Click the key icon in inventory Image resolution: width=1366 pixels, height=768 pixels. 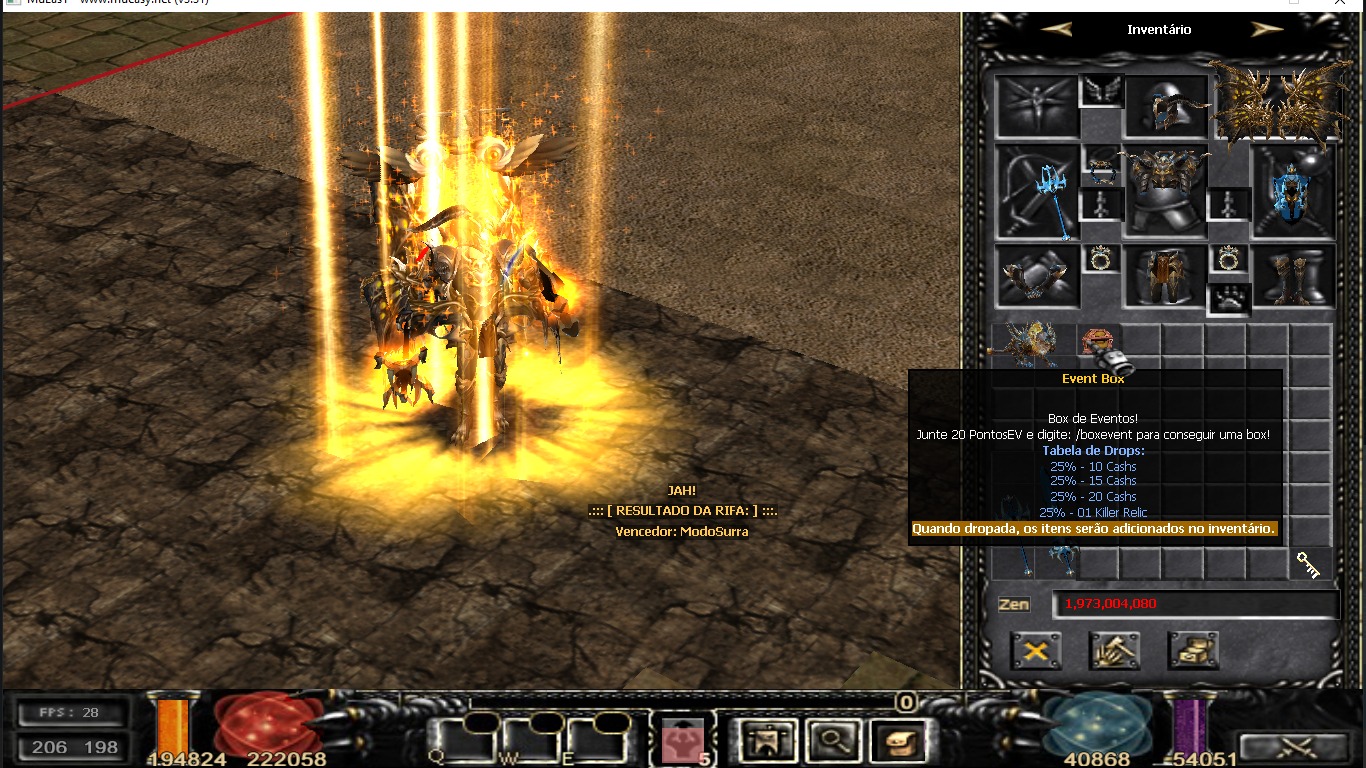coord(1308,564)
